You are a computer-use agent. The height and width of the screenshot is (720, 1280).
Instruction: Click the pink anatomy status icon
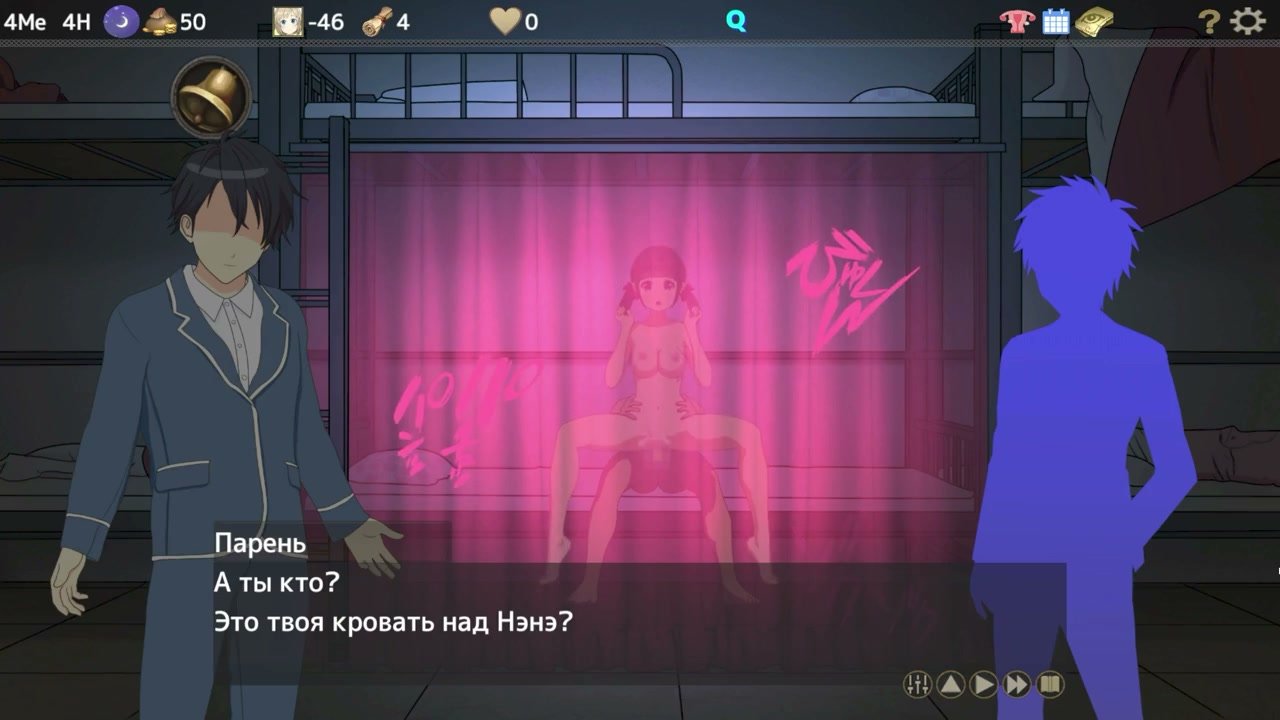coord(1016,21)
